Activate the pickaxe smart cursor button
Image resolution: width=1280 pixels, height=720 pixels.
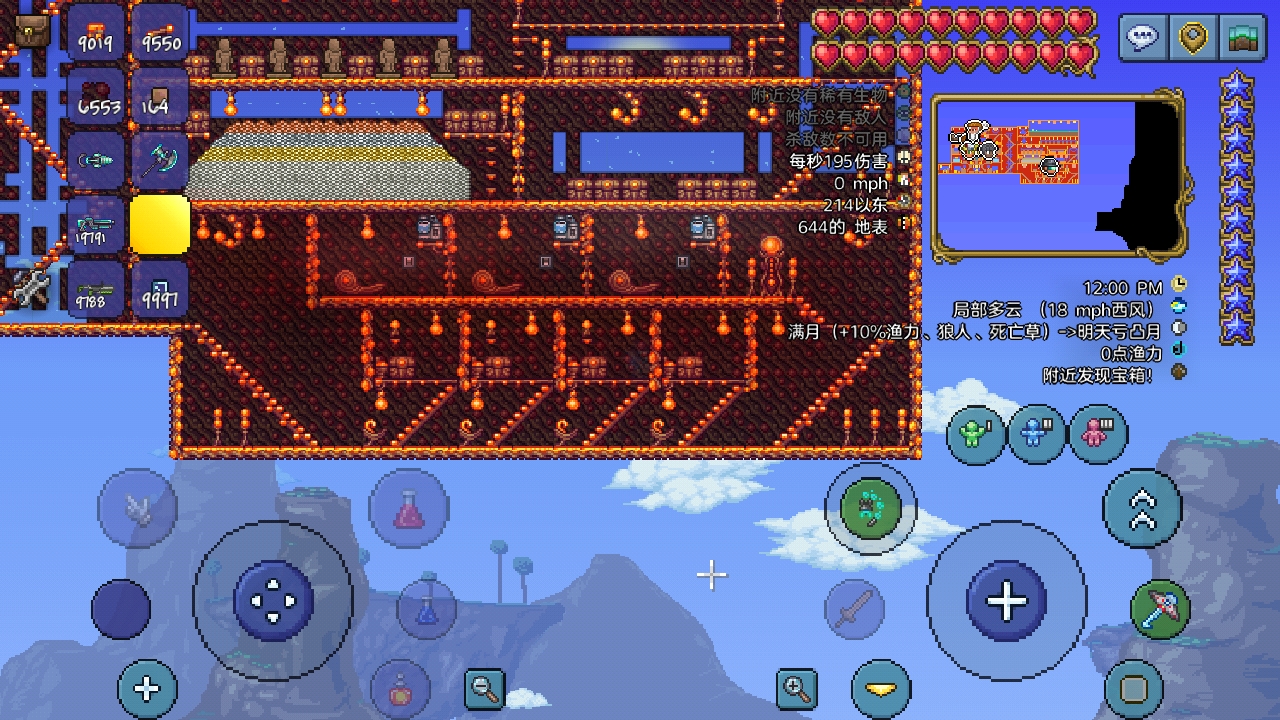pos(1160,608)
